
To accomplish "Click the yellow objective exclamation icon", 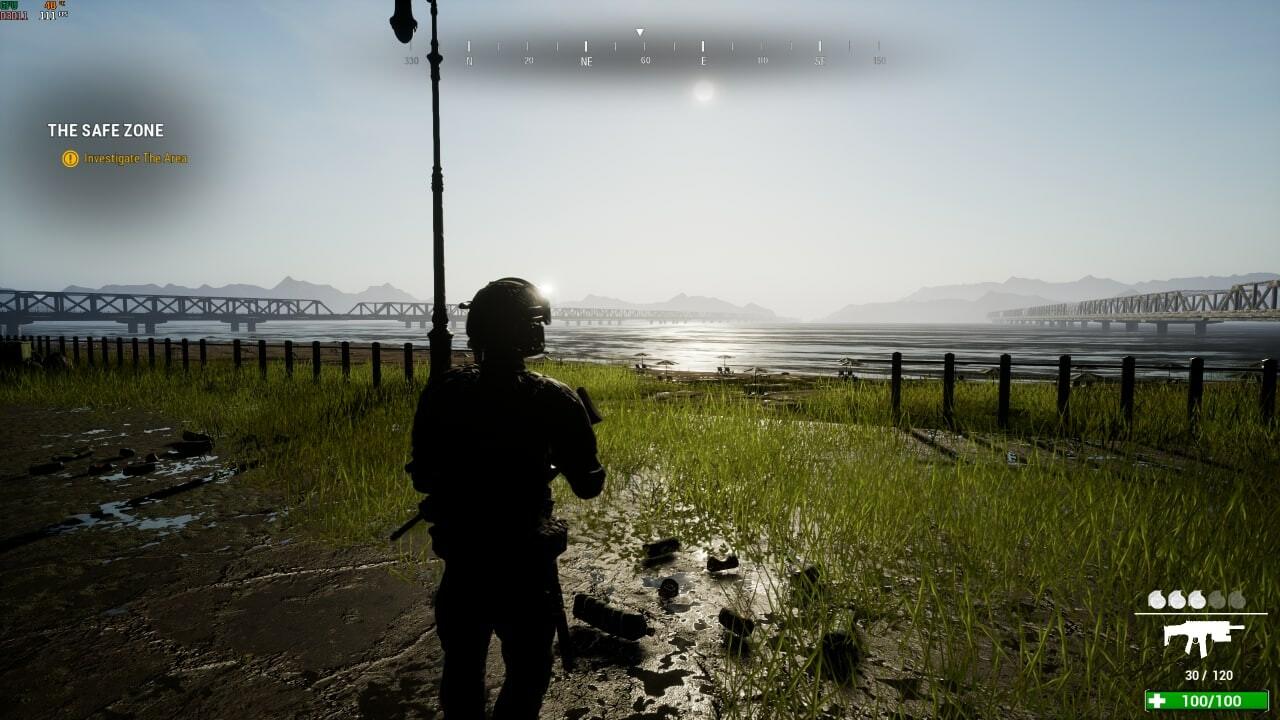I will (x=68, y=158).
